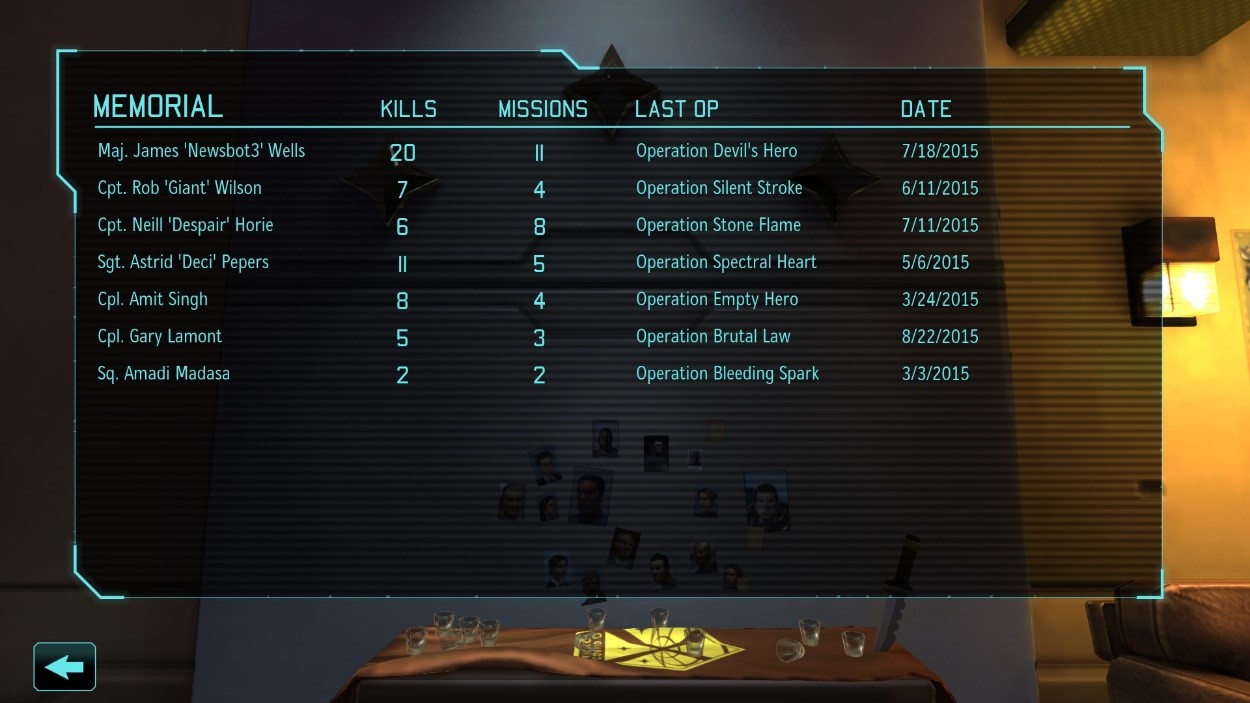Choose Sq. Amadi Madasa's entry

(x=164, y=373)
